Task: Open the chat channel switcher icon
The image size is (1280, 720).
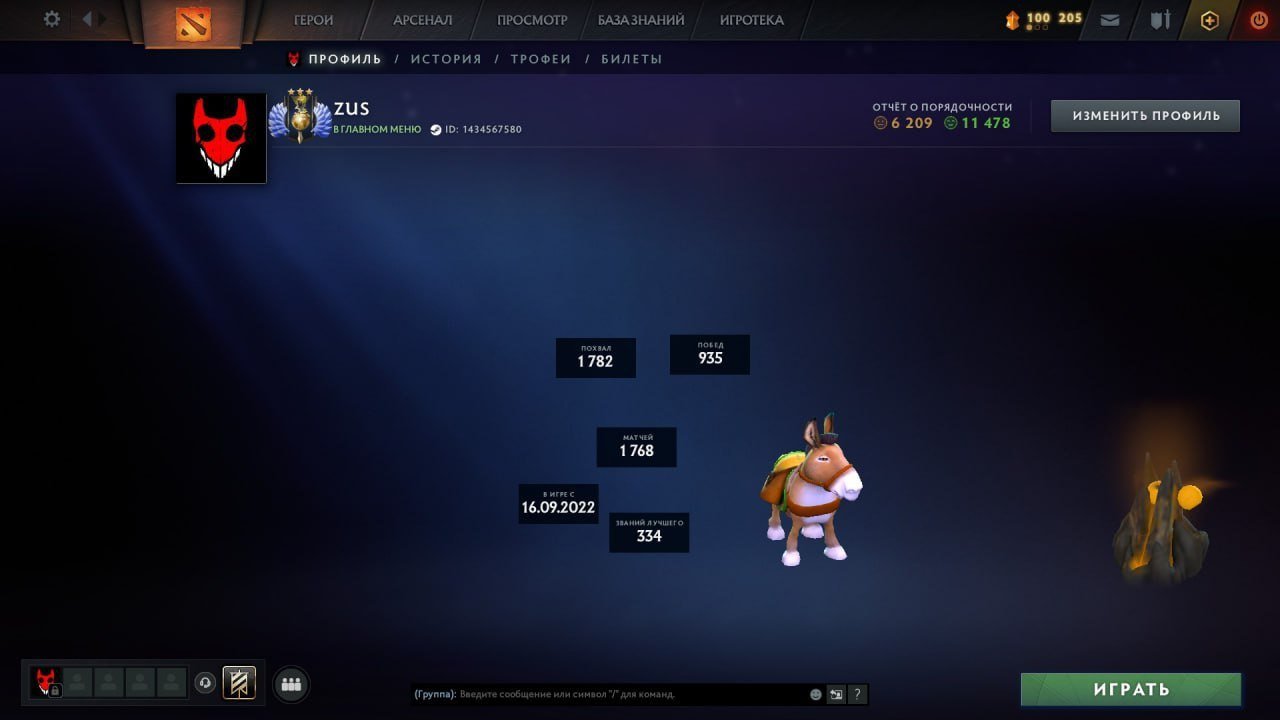Action: (836, 693)
